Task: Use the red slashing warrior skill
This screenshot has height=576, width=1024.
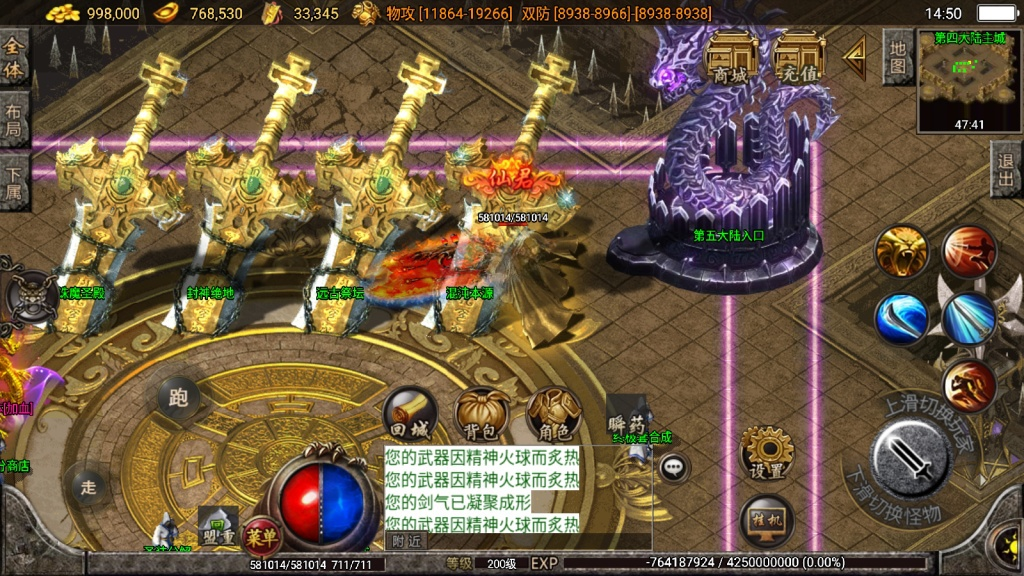Action: pyautogui.click(x=969, y=251)
